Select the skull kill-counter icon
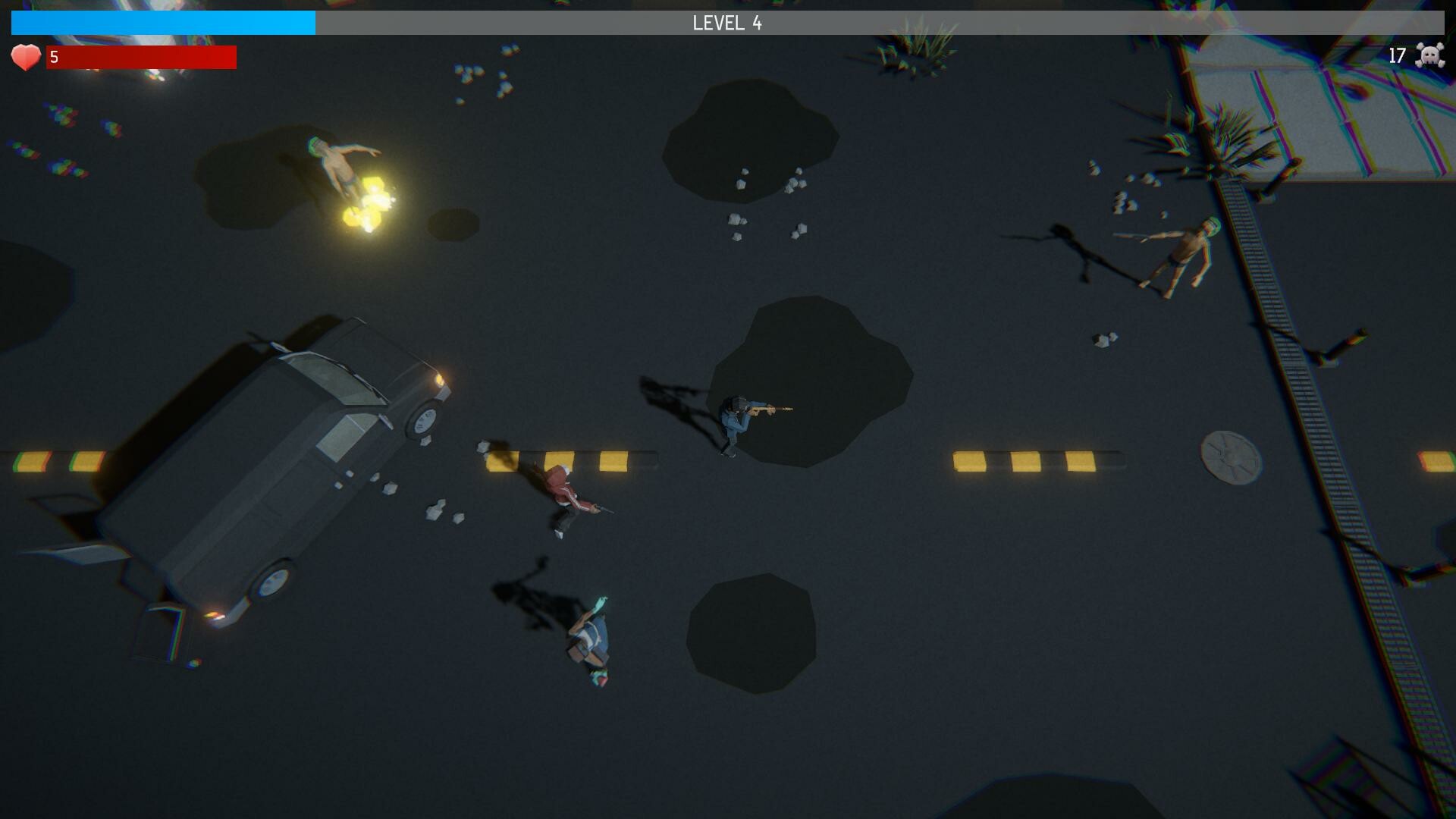 tap(1429, 55)
